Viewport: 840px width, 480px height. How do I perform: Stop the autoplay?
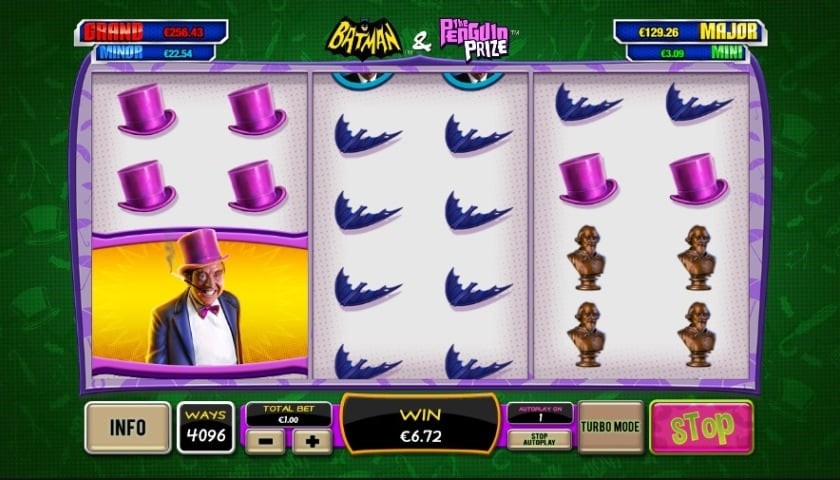pos(539,439)
